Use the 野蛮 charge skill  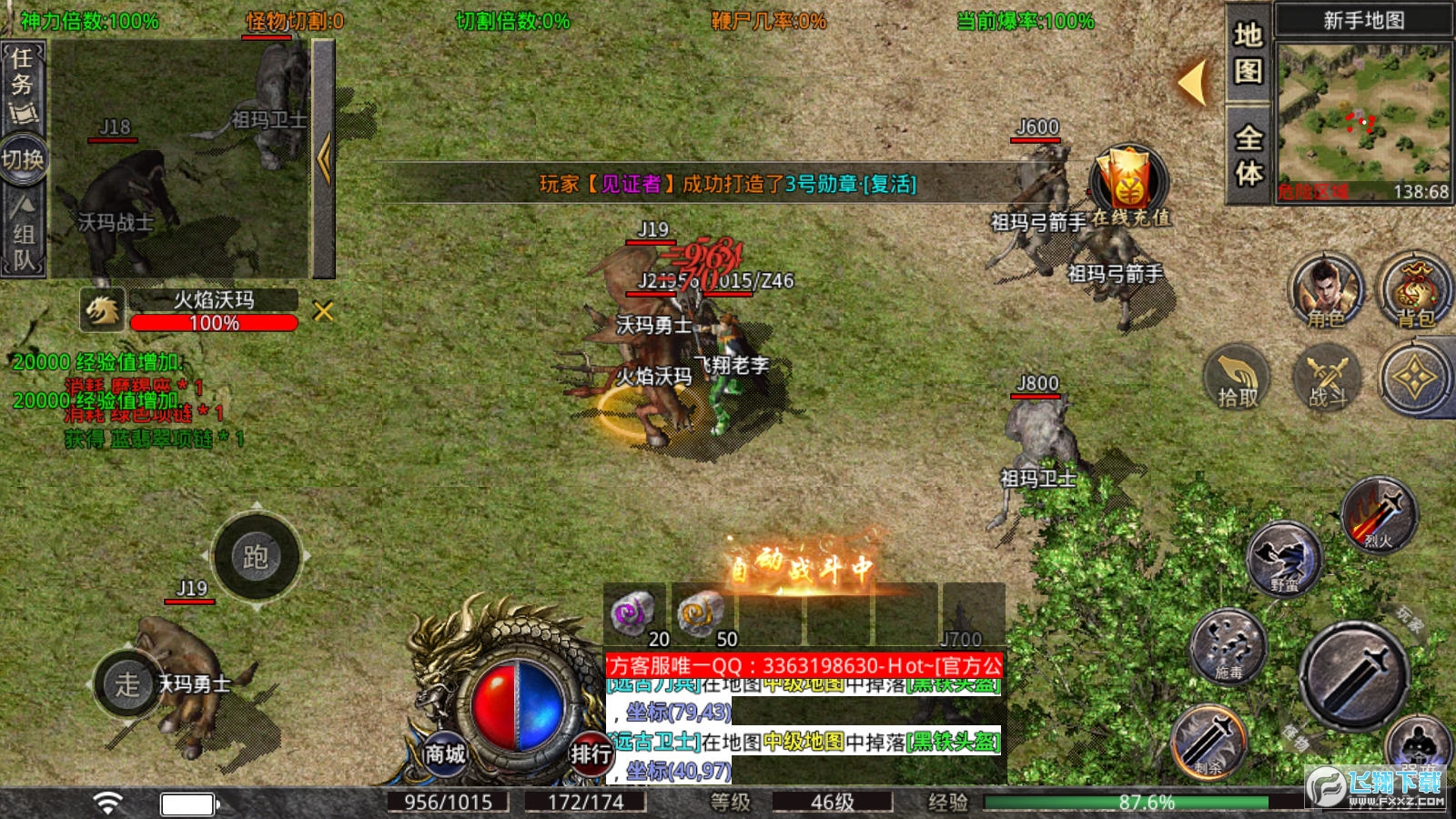click(1284, 559)
